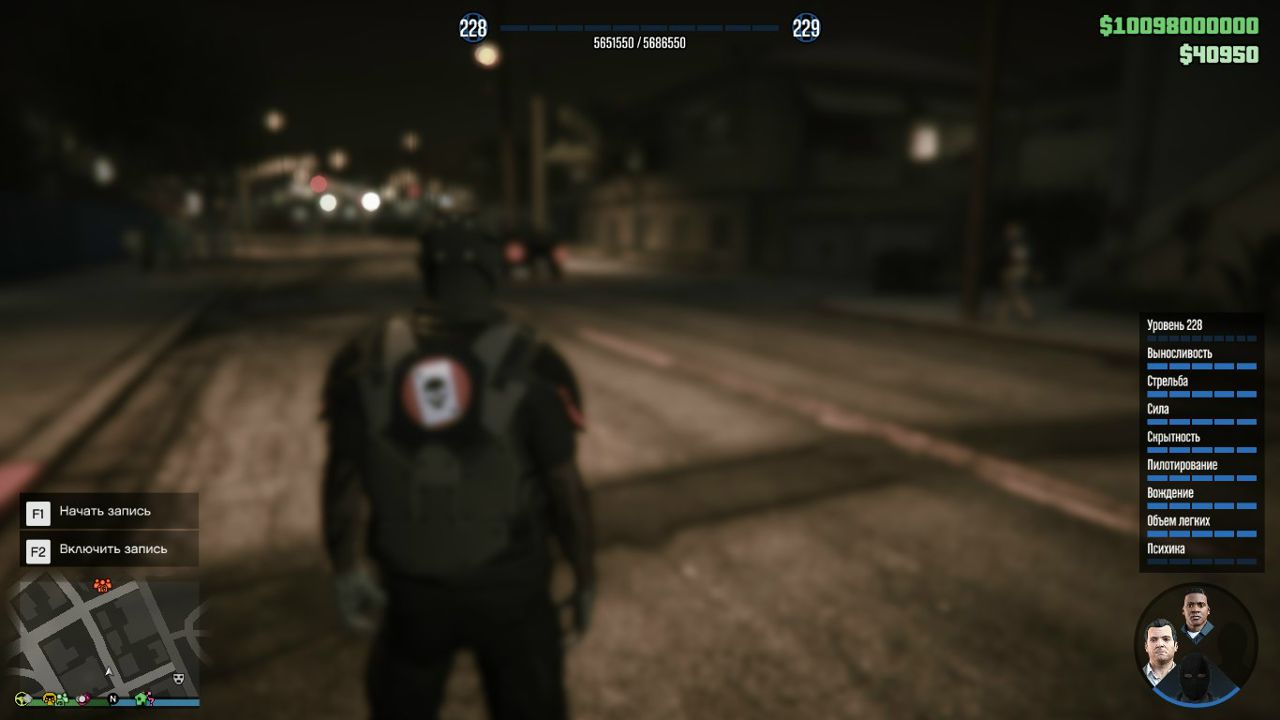Click the orange group blip on minimap
Screen dimensions: 1280x720
101,584
